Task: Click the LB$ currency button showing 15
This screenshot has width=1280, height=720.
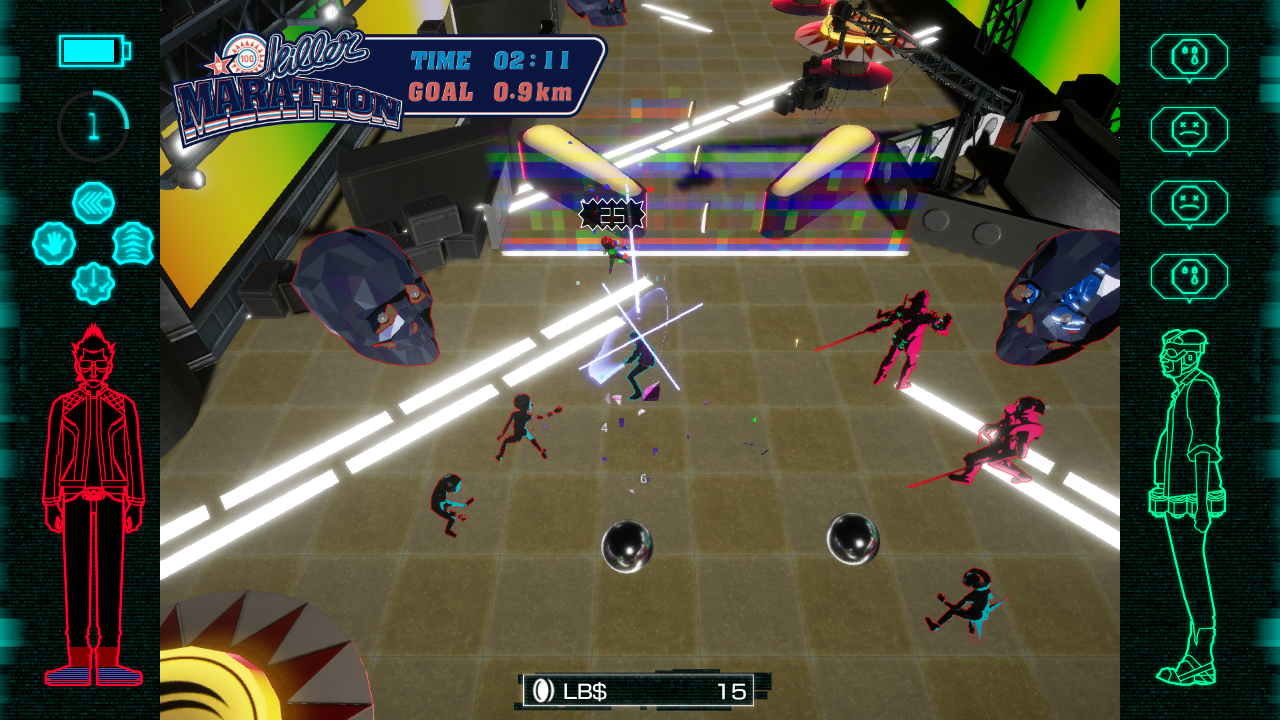Action: 640,691
